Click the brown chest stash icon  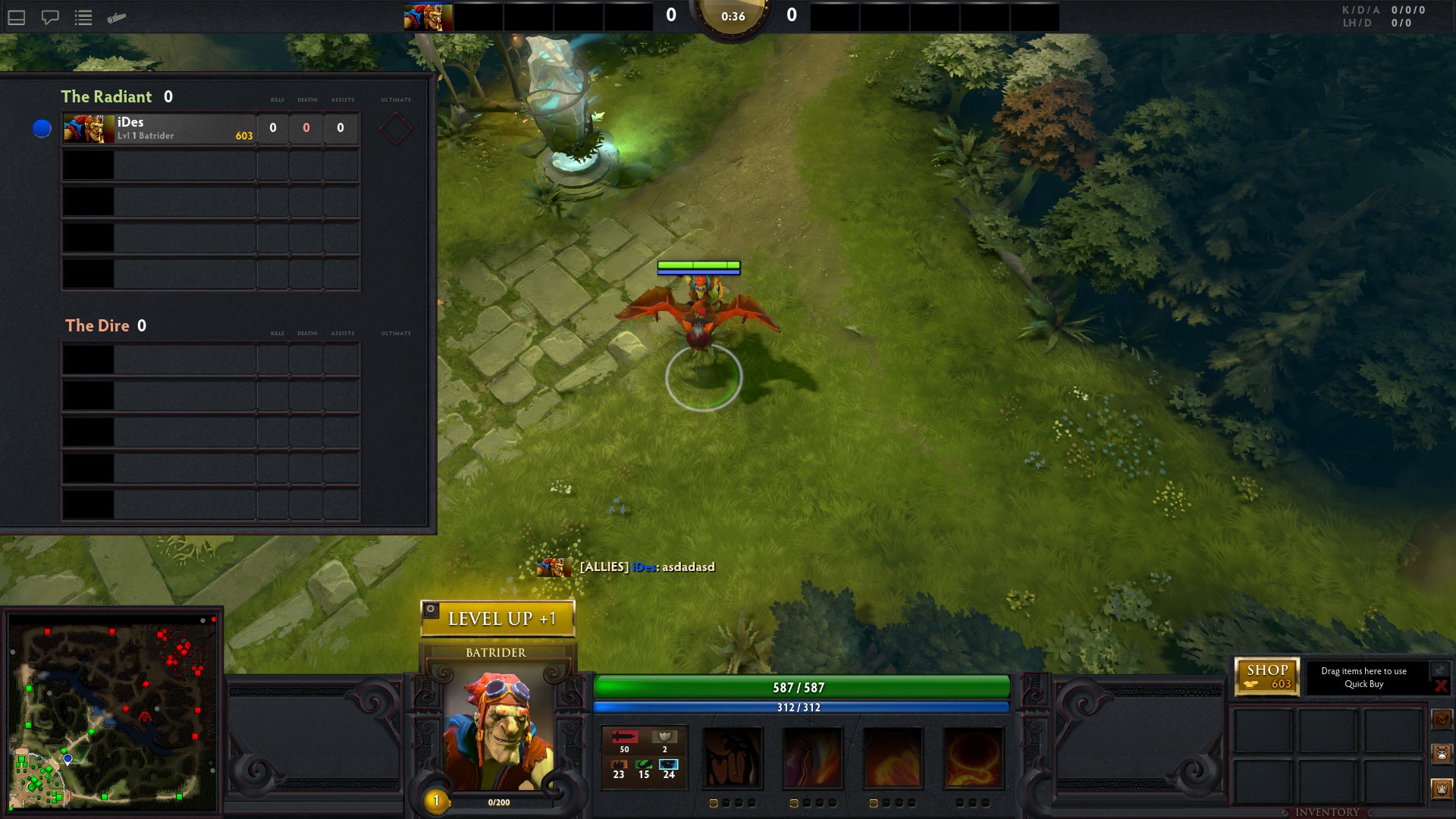click(1442, 718)
